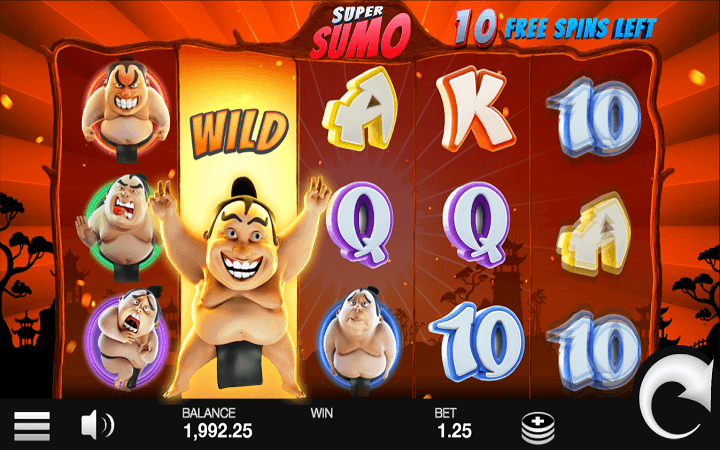Toggle the sound speaker icon
This screenshot has width=720, height=450.
tap(97, 426)
